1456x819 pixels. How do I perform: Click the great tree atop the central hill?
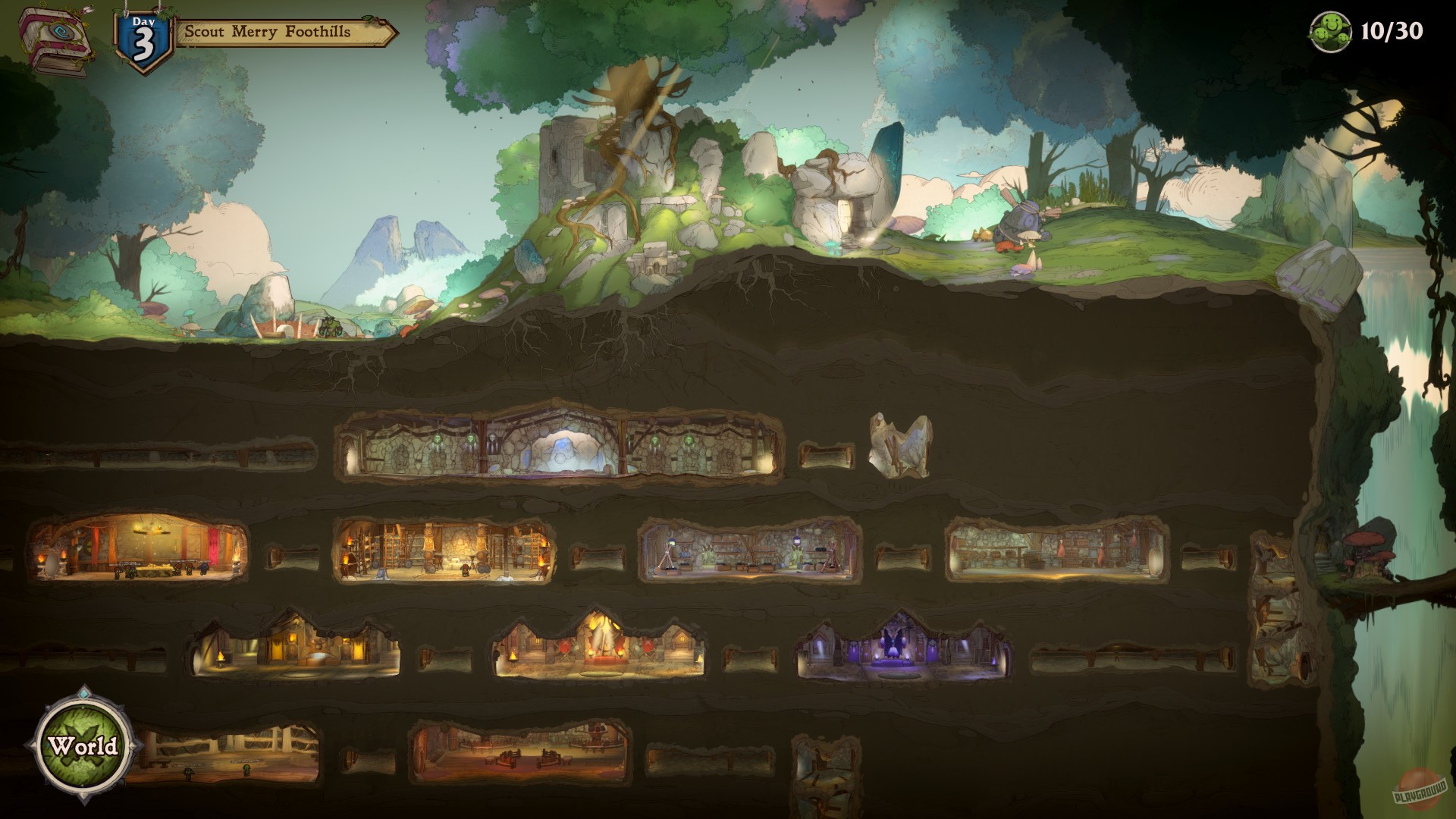(x=637, y=99)
